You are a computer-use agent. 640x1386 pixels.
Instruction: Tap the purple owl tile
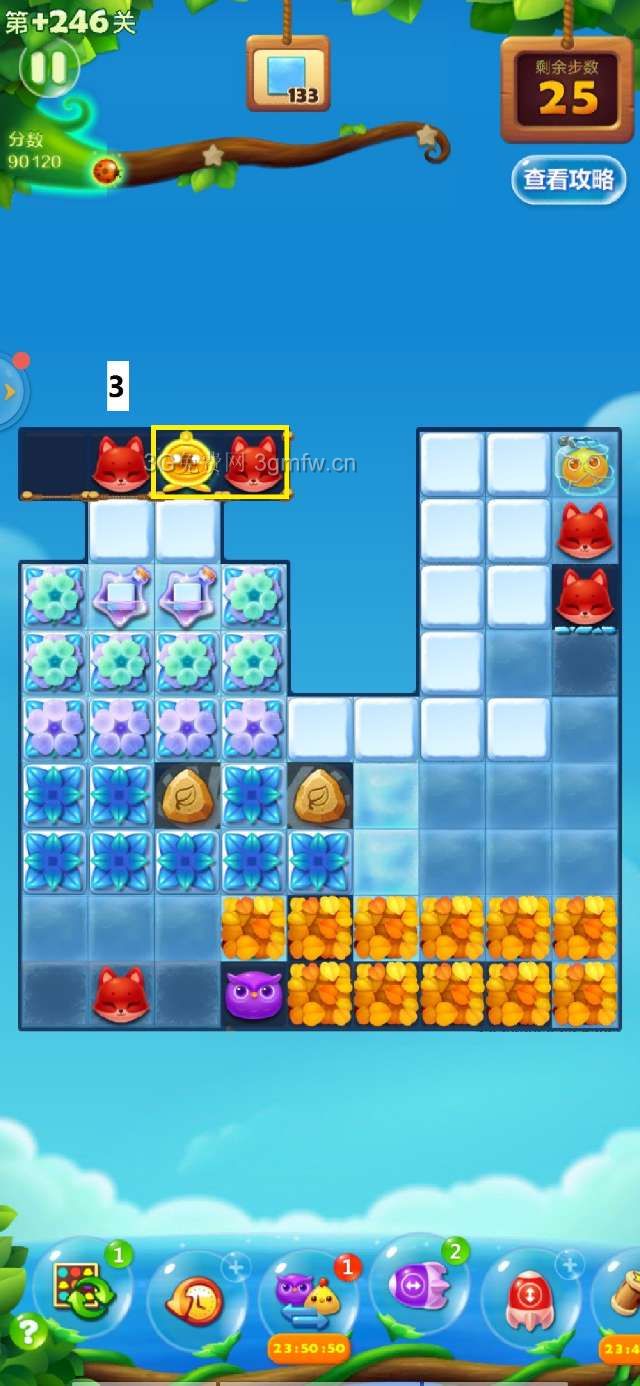tap(253, 995)
